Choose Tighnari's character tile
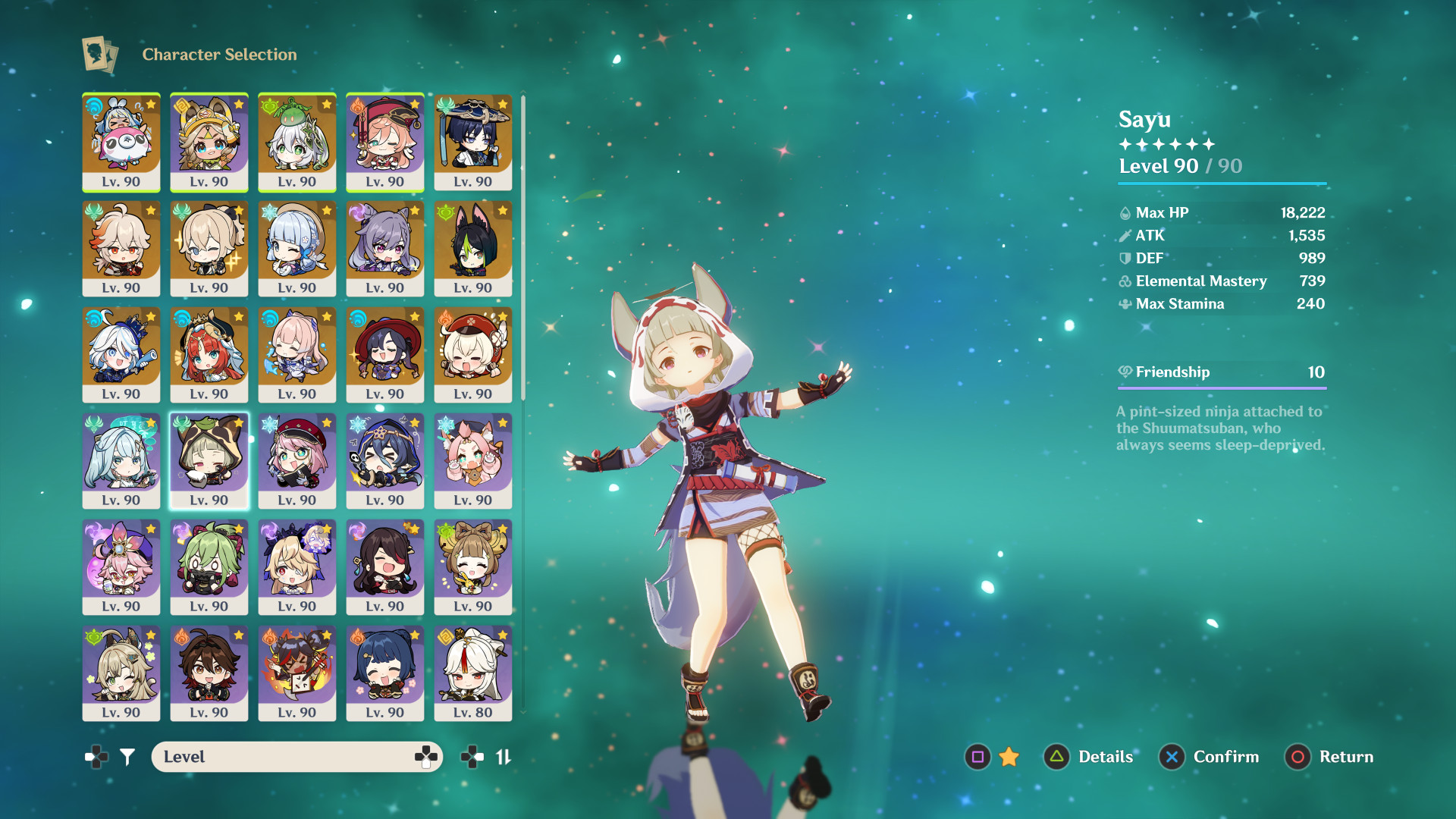This screenshot has height=819, width=1456. point(473,248)
